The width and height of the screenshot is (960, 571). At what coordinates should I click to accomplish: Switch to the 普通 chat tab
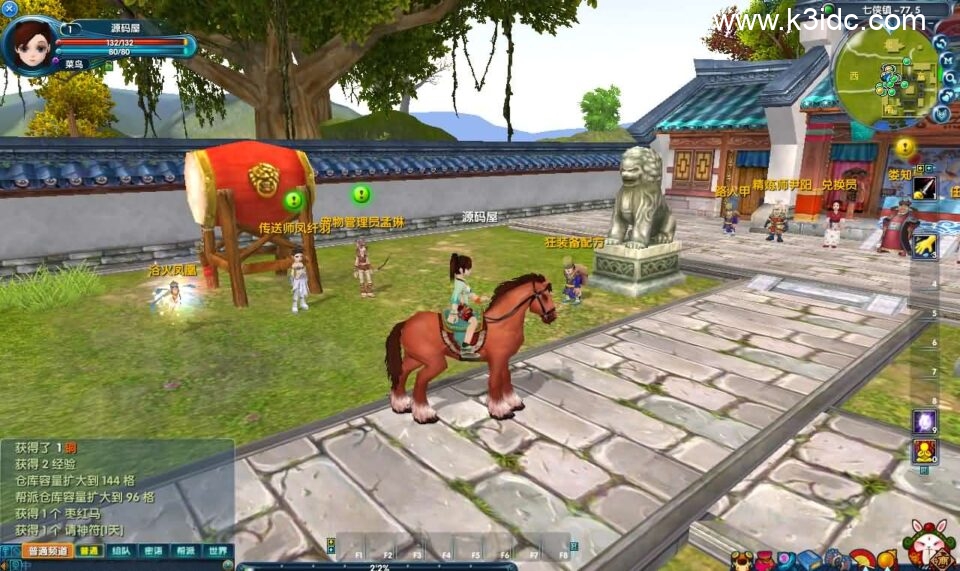(x=89, y=551)
